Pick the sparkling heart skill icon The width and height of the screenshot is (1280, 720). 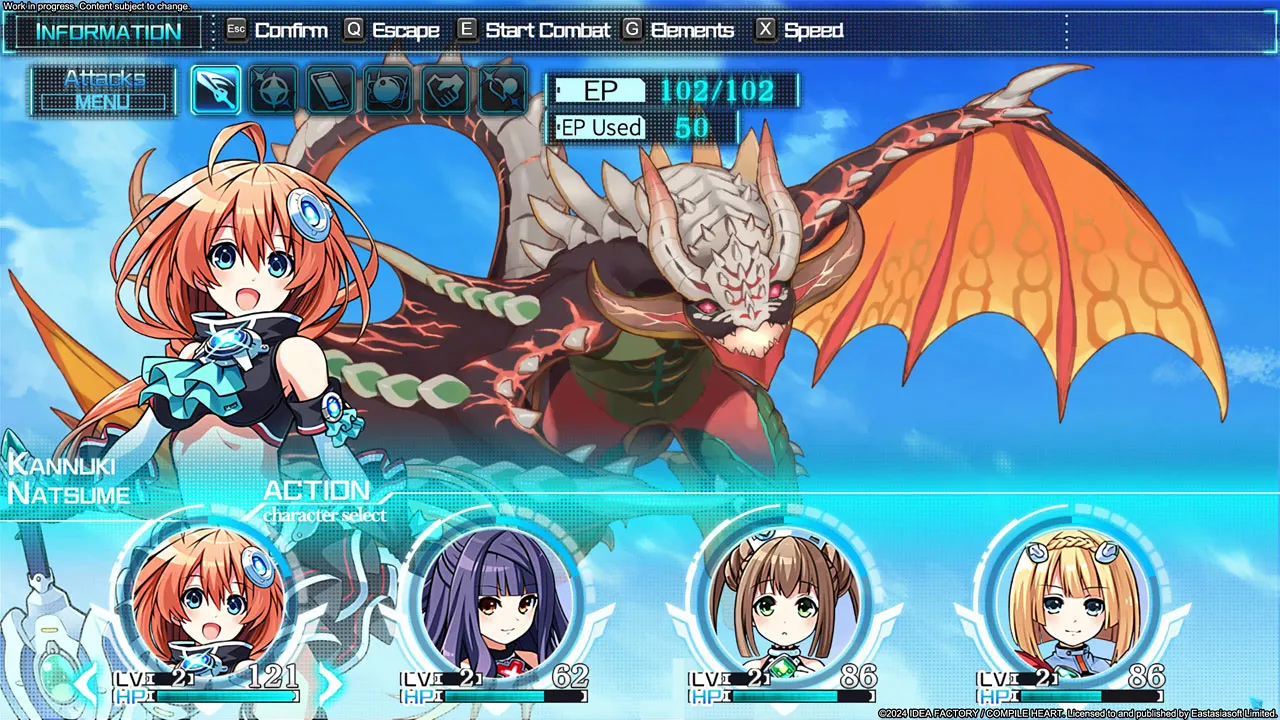coord(503,91)
